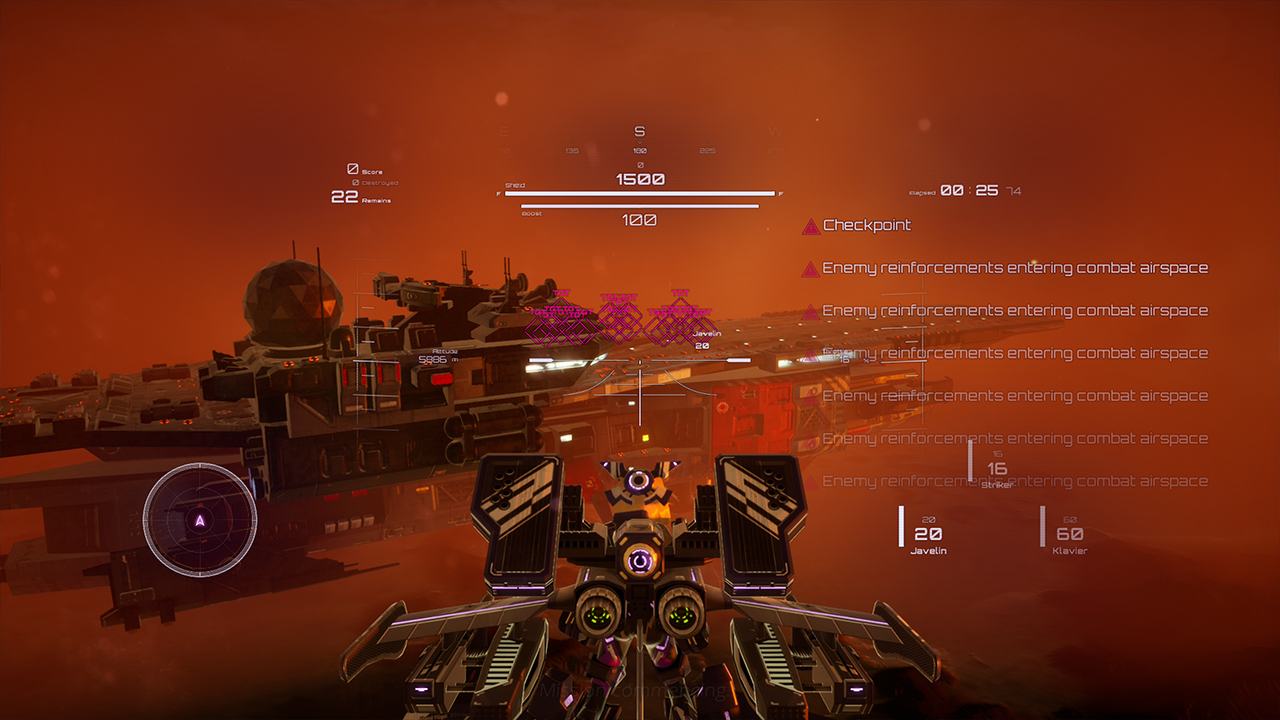Select the S heading on the compass bar
Screen dimensions: 1280x720
(639, 131)
